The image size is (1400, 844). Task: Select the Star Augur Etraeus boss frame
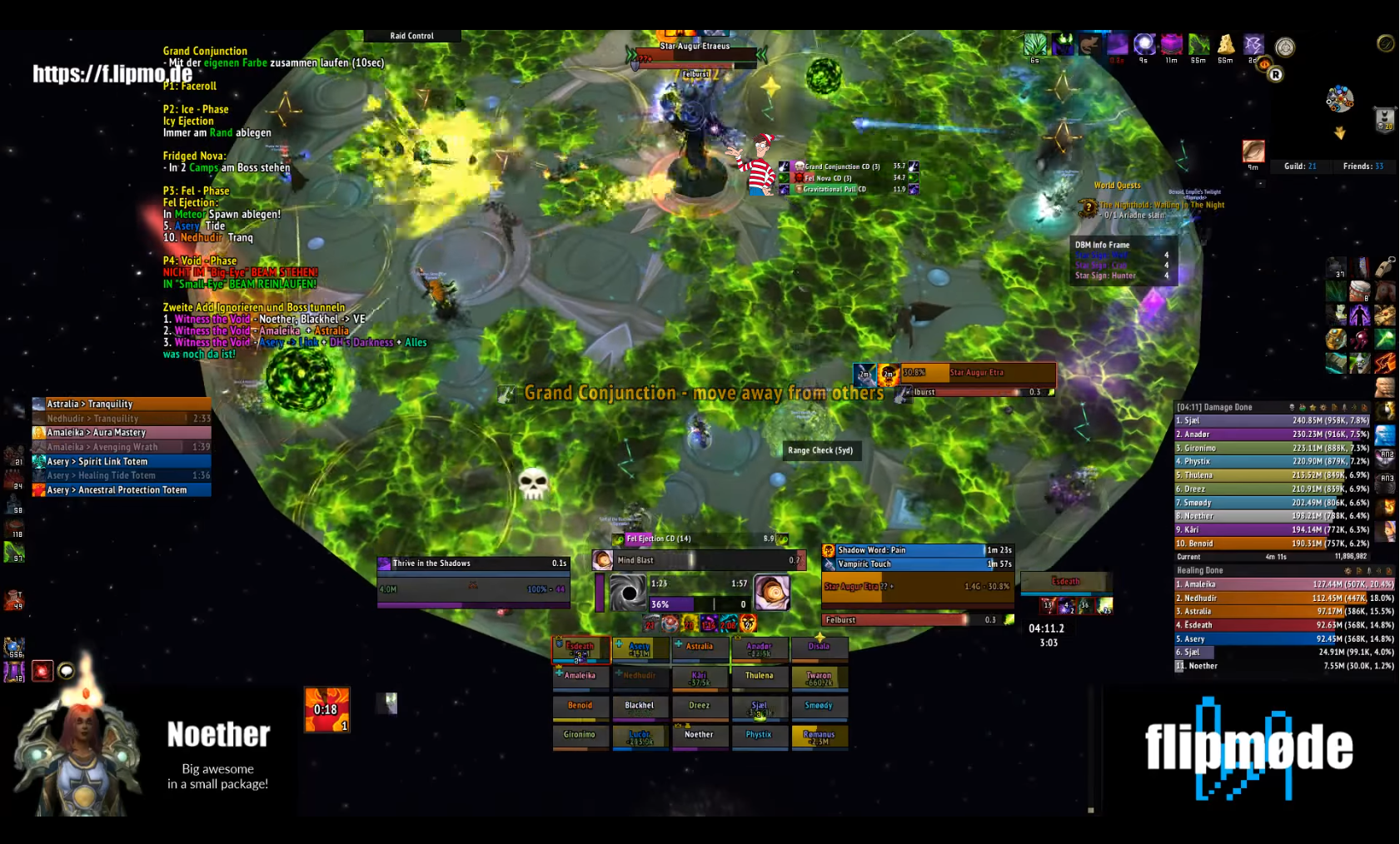(695, 53)
